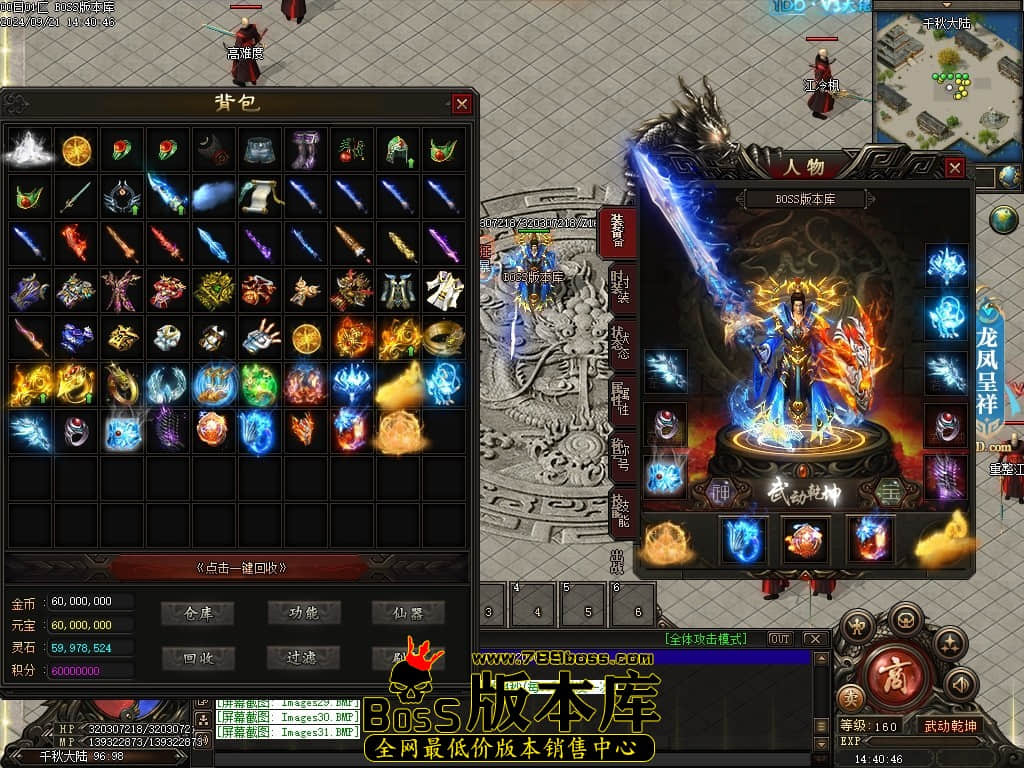Screen dimensions: 1024x768
Task: Close the 背包 backpack window
Action: pos(461,104)
